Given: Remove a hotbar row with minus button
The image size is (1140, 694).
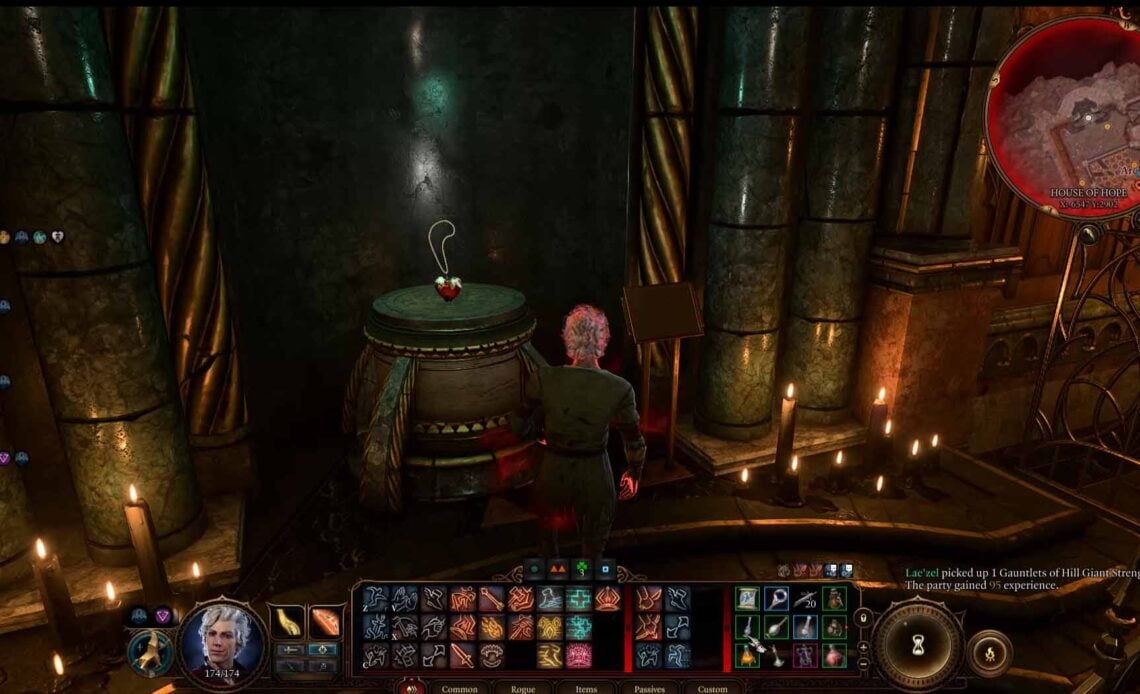Looking at the screenshot, I should [x=863, y=663].
